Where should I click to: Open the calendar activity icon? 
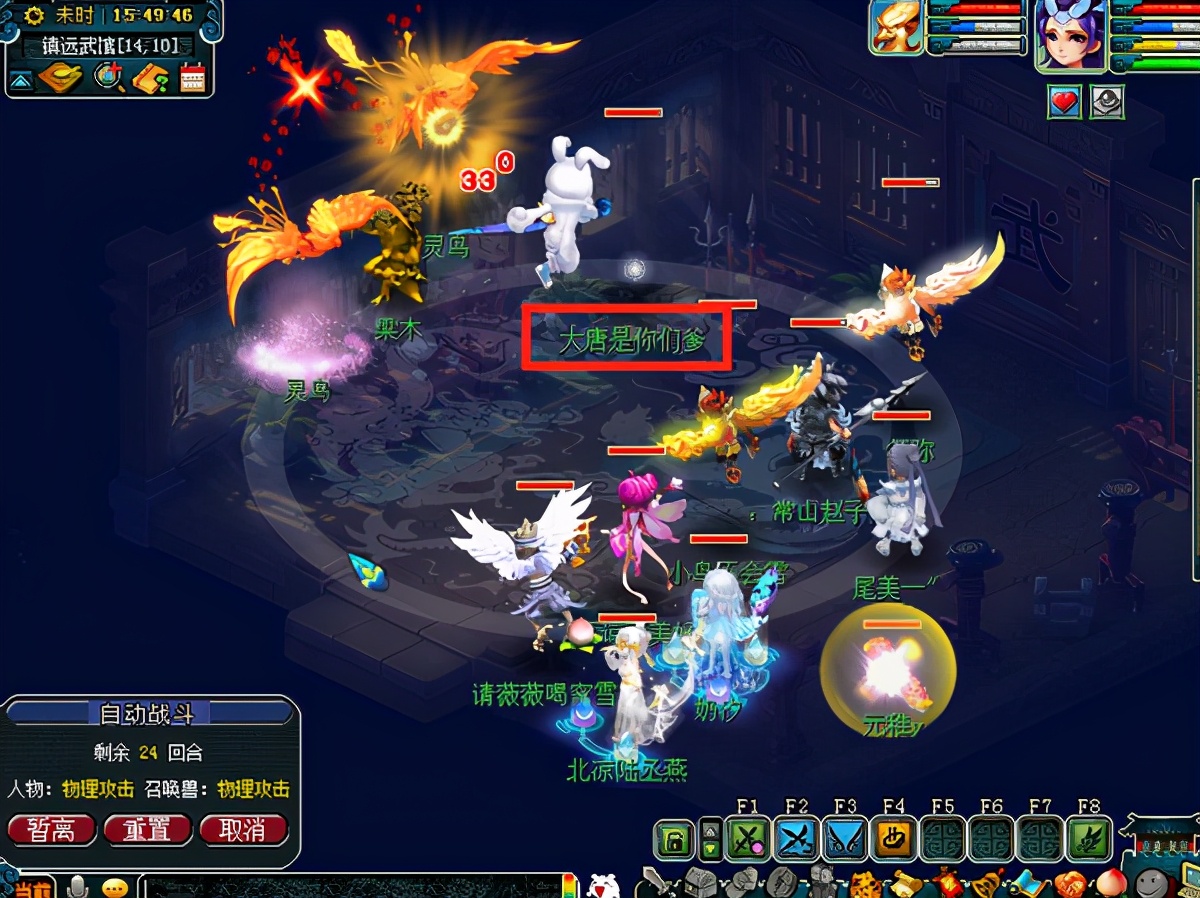192,77
